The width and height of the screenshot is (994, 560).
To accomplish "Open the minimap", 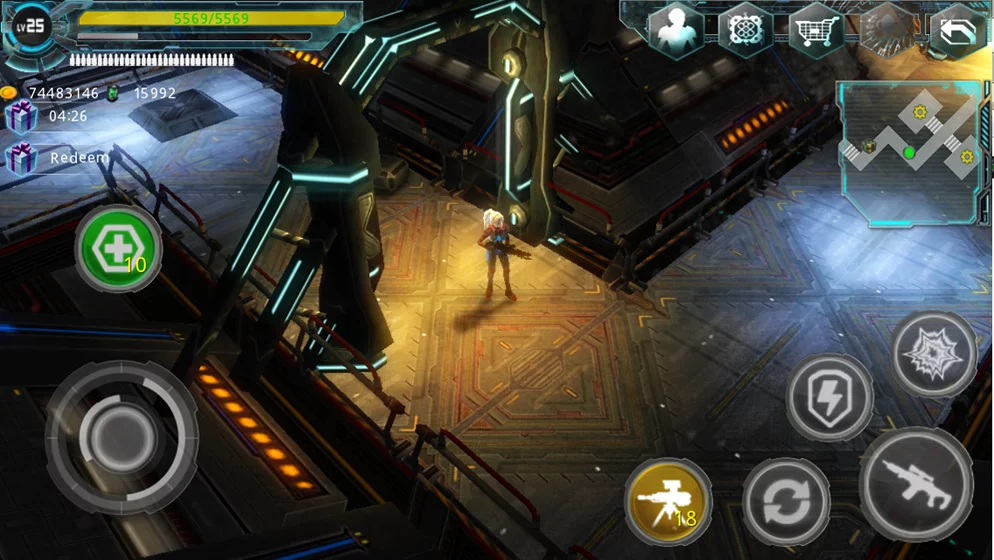I will [x=909, y=153].
